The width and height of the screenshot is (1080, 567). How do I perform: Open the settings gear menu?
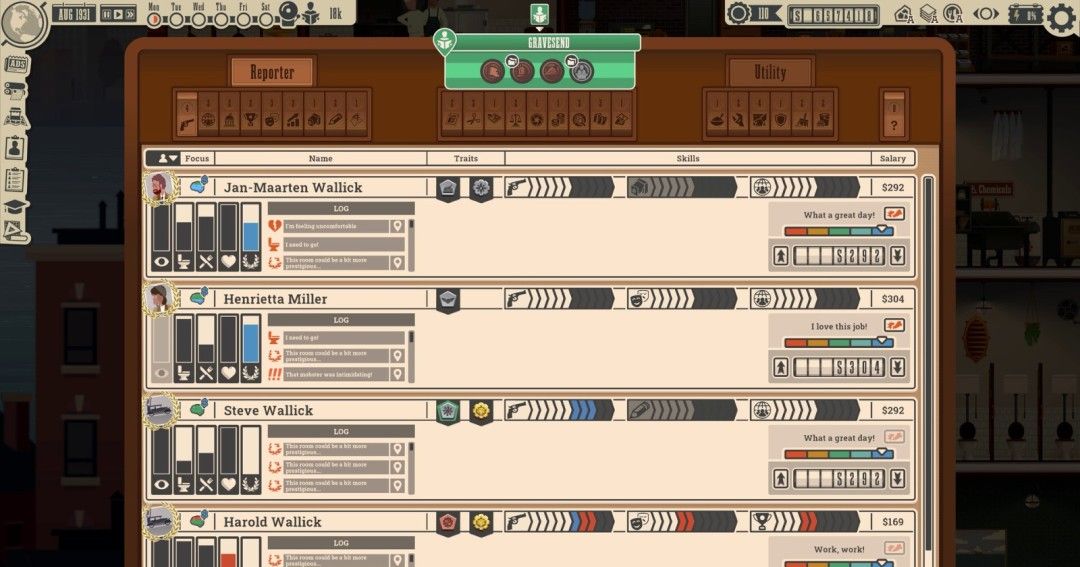click(x=1061, y=16)
